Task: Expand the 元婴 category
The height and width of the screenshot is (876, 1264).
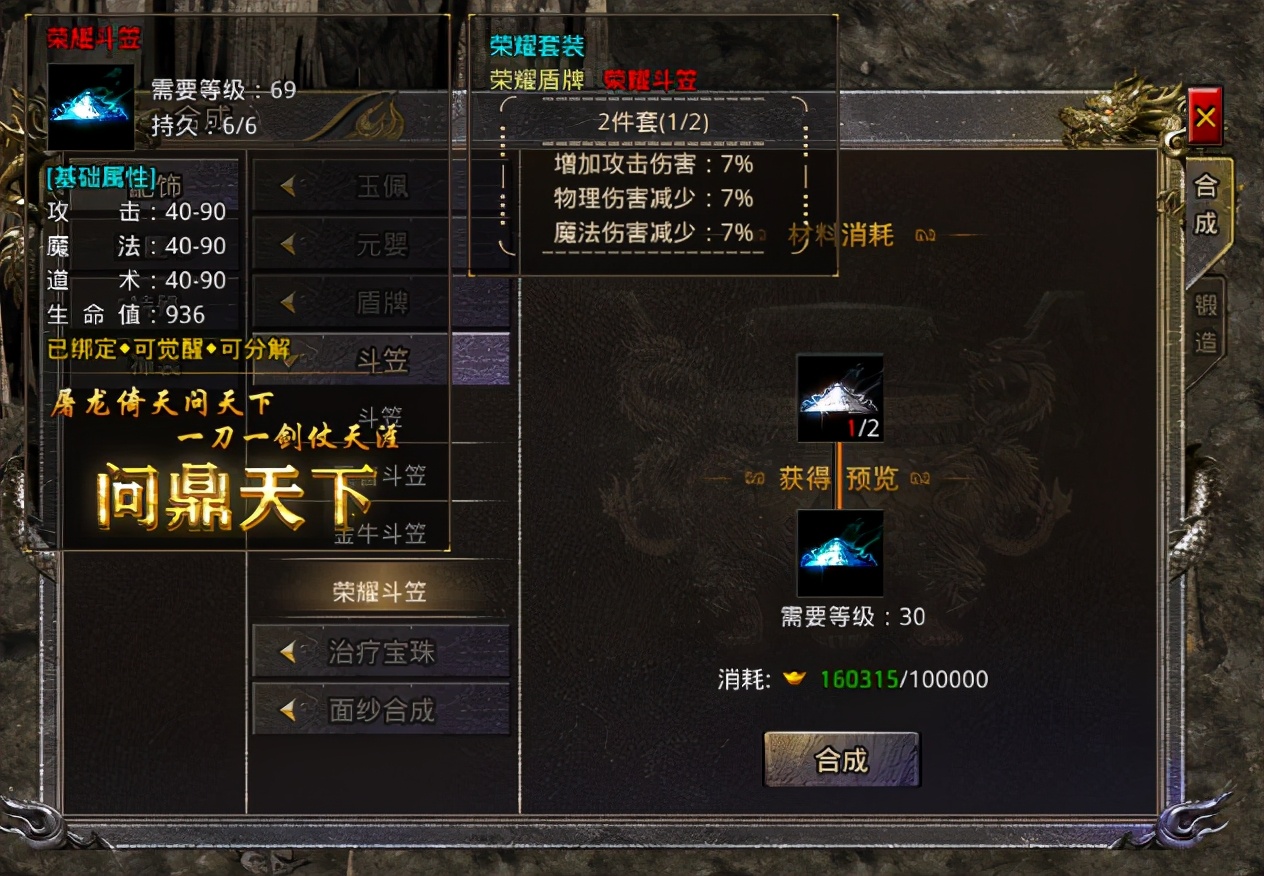Action: pos(381,244)
